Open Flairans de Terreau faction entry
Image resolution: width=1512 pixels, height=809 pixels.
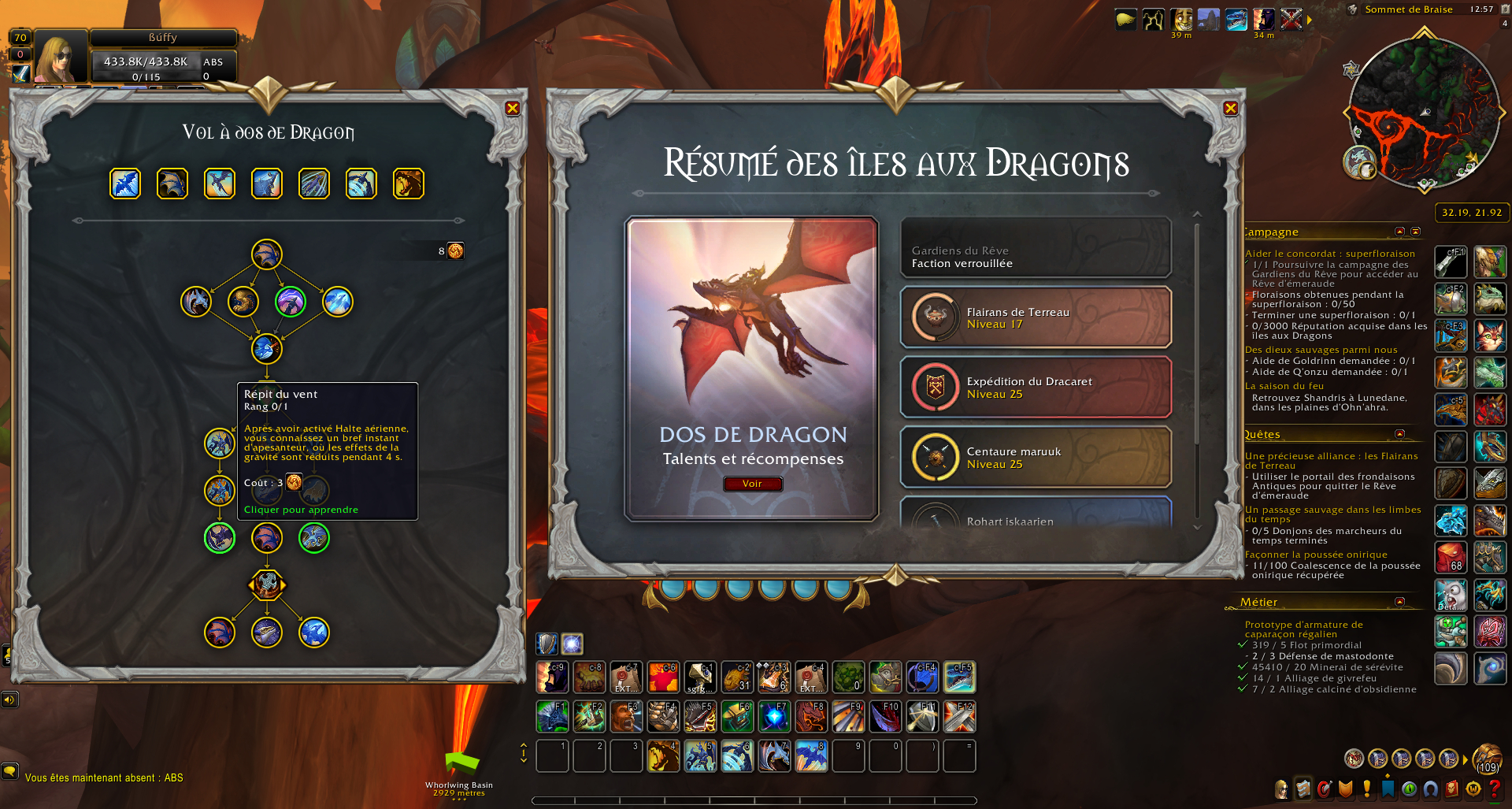point(1036,317)
